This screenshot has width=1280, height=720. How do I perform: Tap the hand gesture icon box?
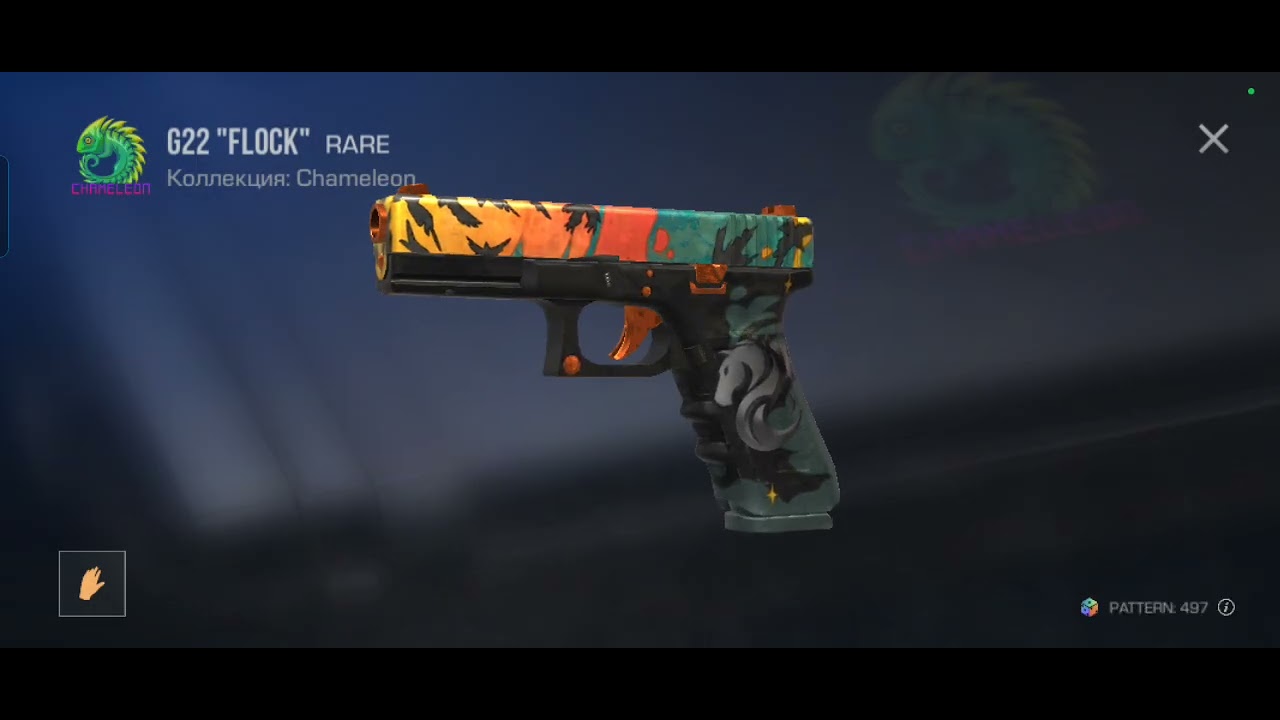pos(92,584)
